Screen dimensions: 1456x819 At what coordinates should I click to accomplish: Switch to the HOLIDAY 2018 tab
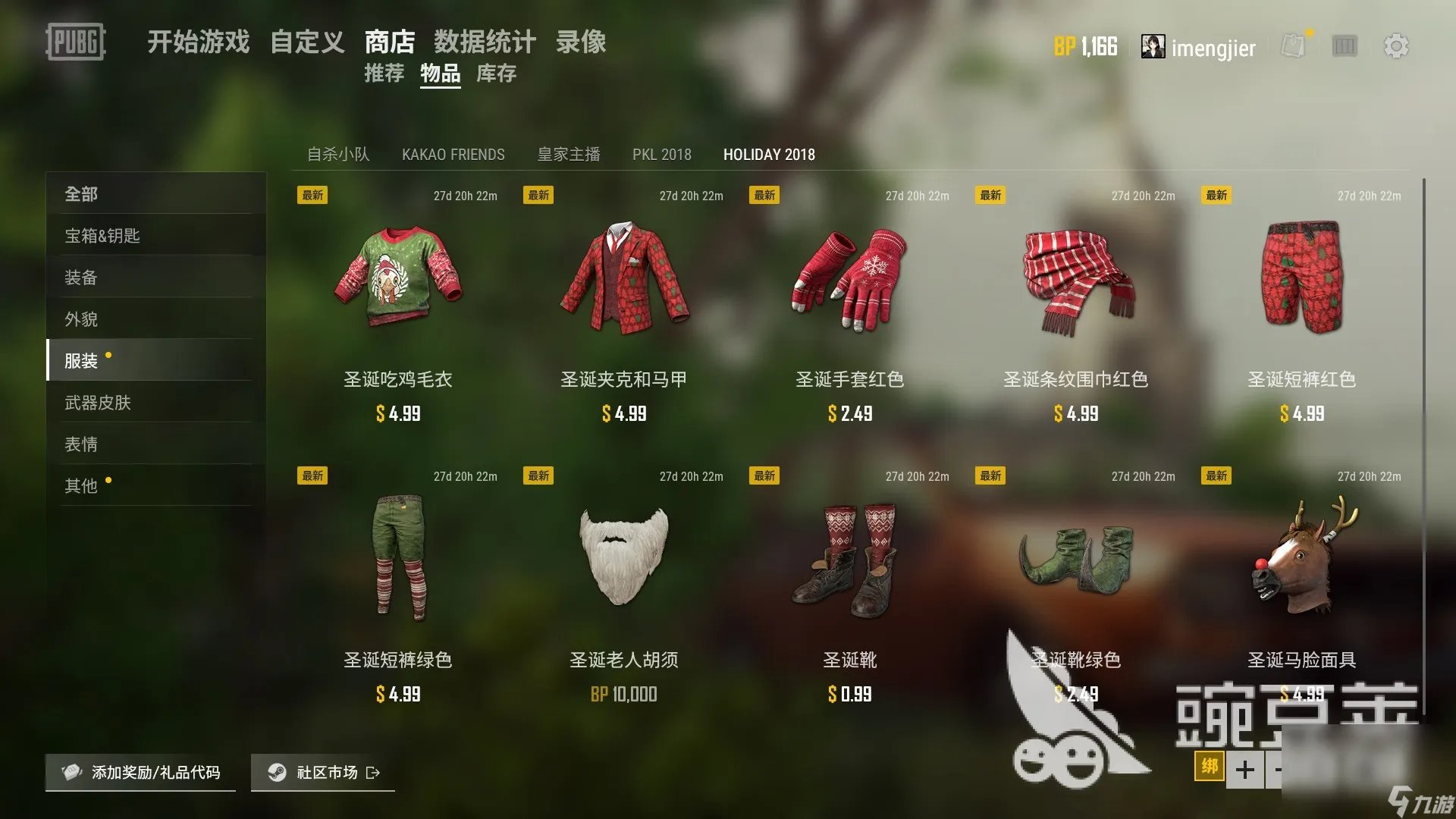(769, 155)
